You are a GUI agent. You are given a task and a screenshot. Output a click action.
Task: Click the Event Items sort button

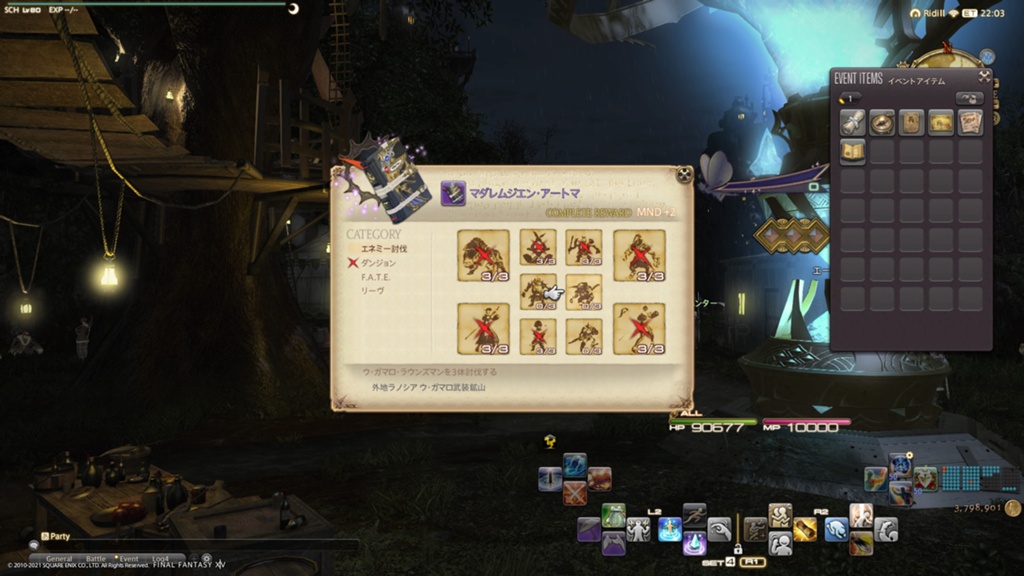(967, 98)
